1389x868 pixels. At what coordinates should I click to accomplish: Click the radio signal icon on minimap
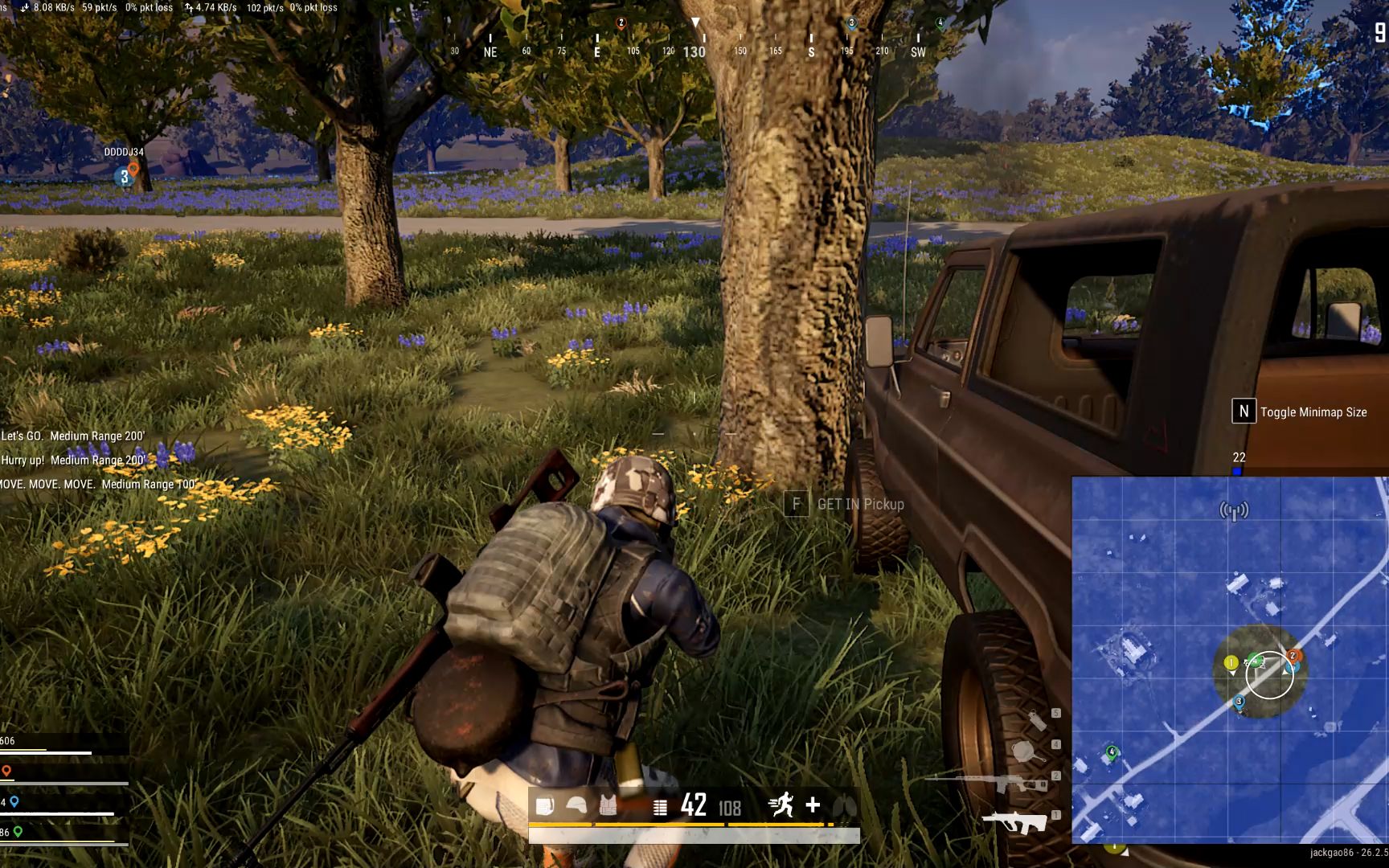coord(1234,510)
